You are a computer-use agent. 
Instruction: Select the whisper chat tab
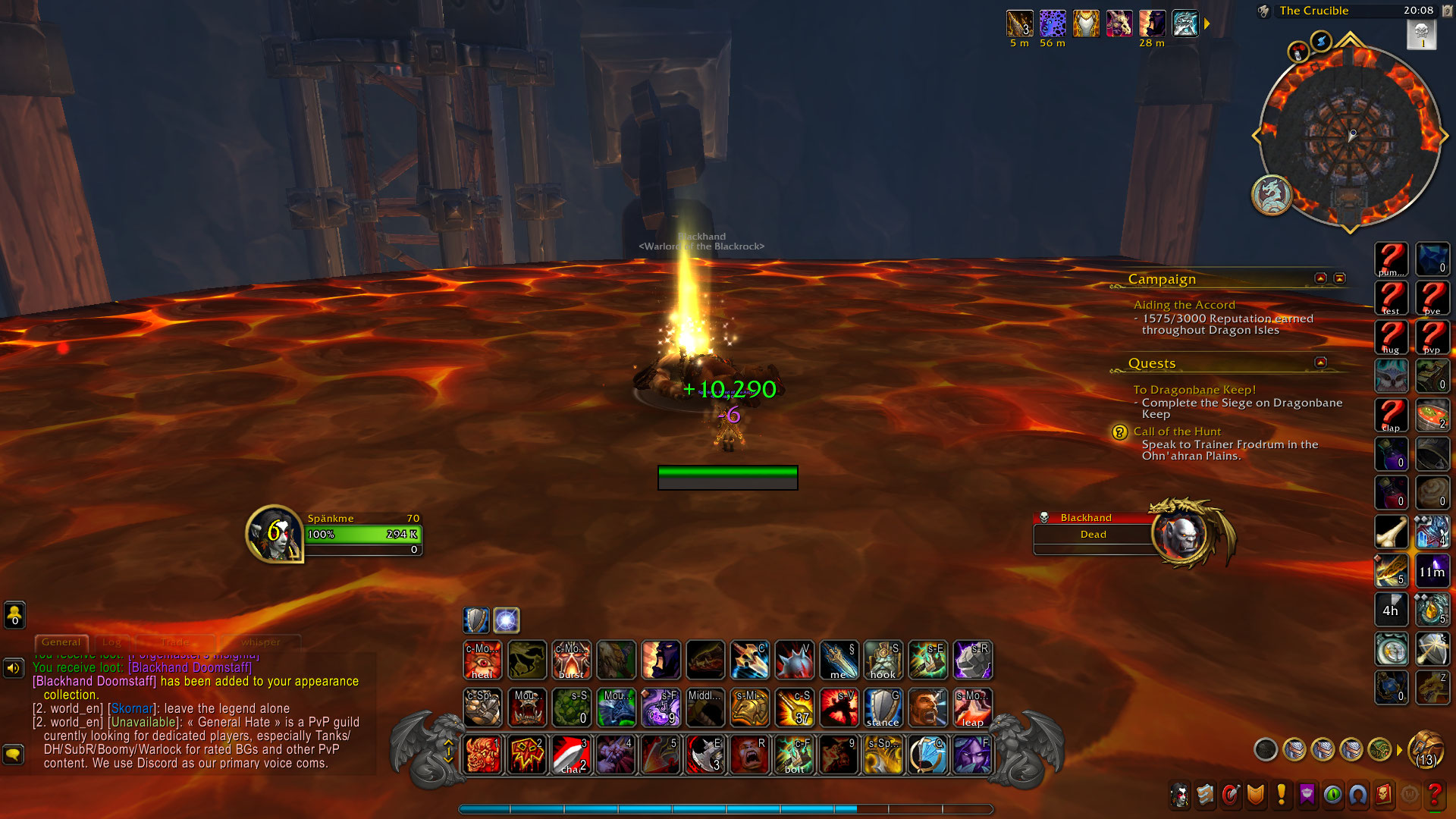[260, 642]
